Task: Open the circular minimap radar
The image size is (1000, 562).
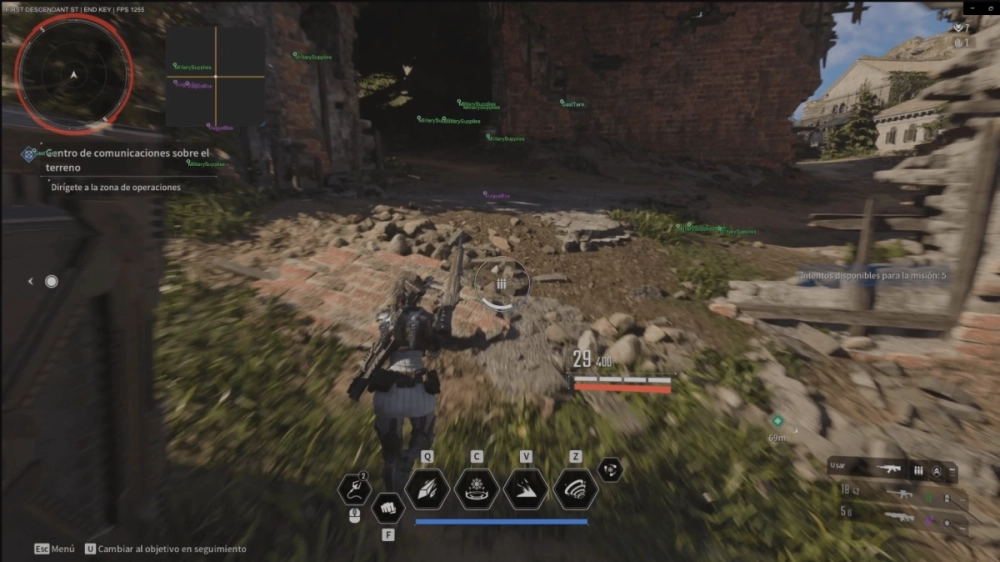Action: pos(74,72)
